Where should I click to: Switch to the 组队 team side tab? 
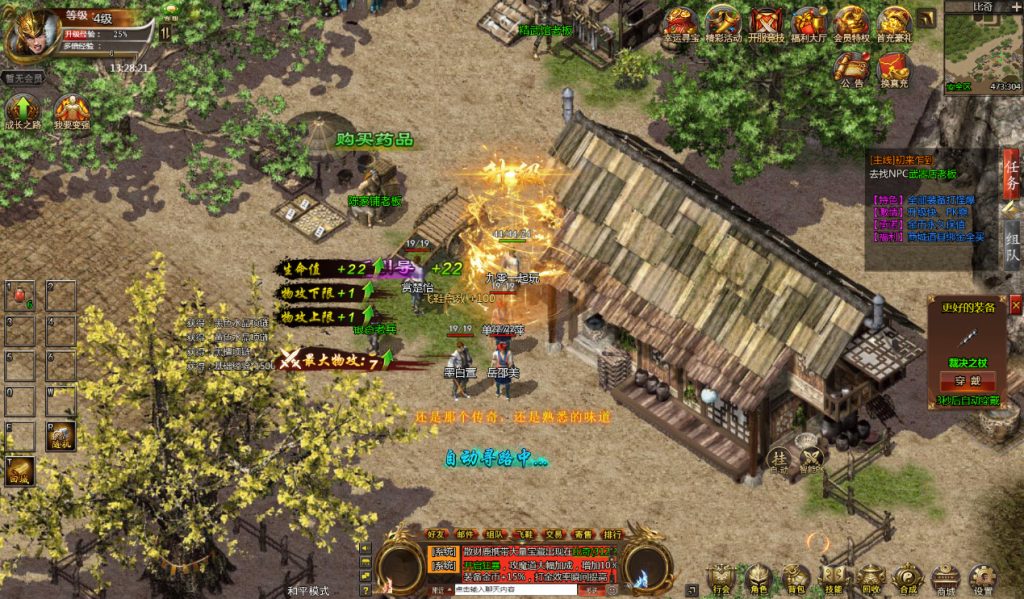point(1012,242)
